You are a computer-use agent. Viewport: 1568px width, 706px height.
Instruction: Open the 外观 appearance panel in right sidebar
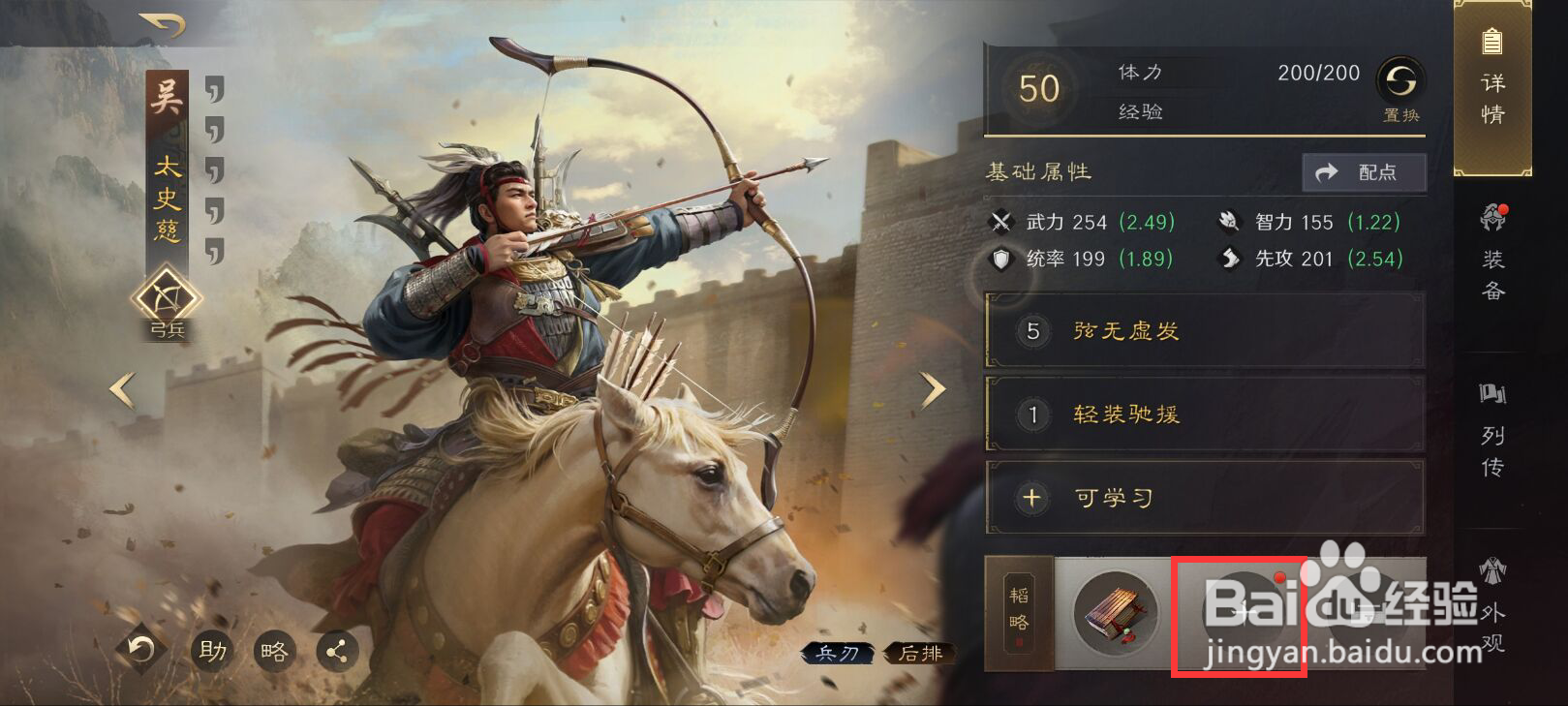pos(1491,605)
